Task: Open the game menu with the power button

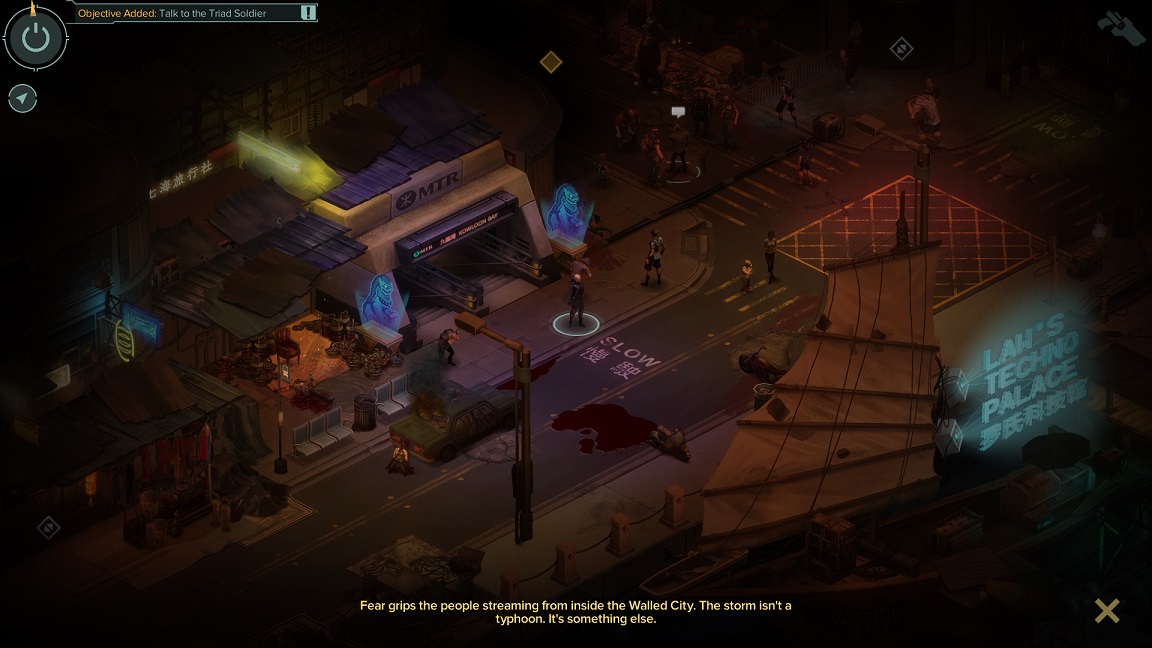Action: coord(36,39)
